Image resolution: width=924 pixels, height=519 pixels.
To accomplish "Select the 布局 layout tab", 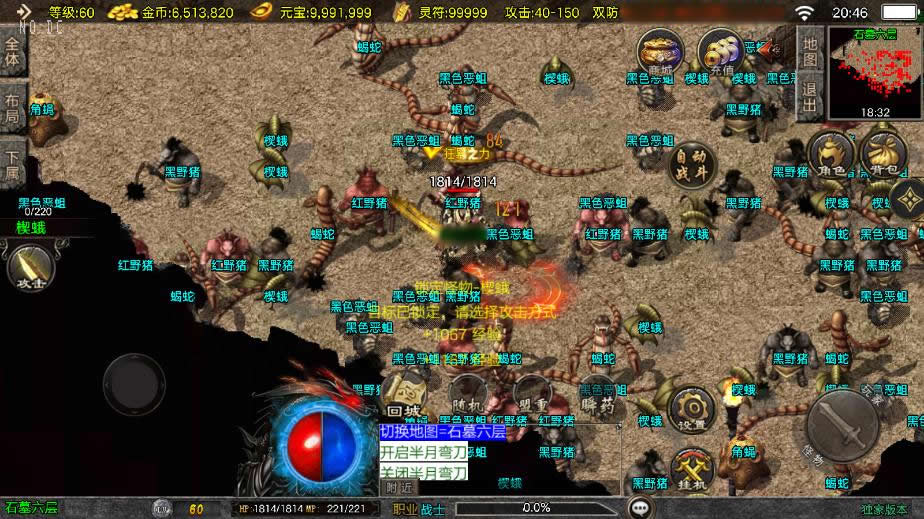I will (x=12, y=106).
